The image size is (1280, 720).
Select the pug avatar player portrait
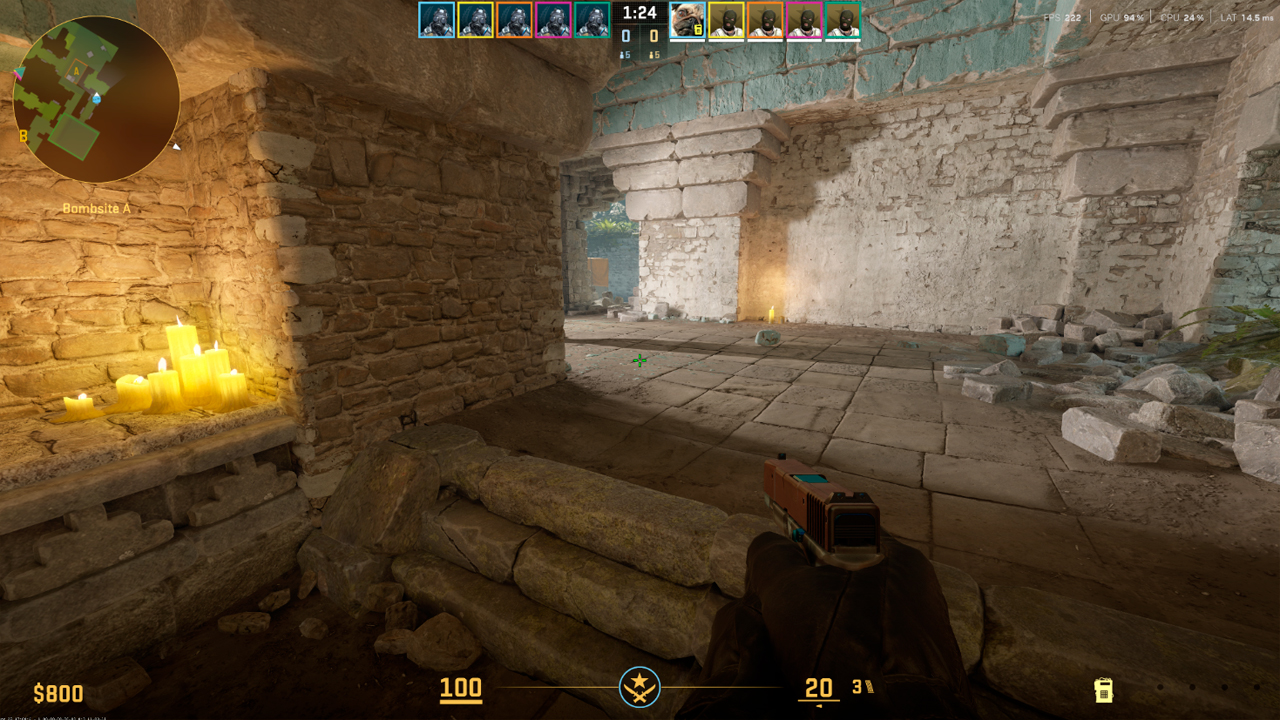click(687, 20)
